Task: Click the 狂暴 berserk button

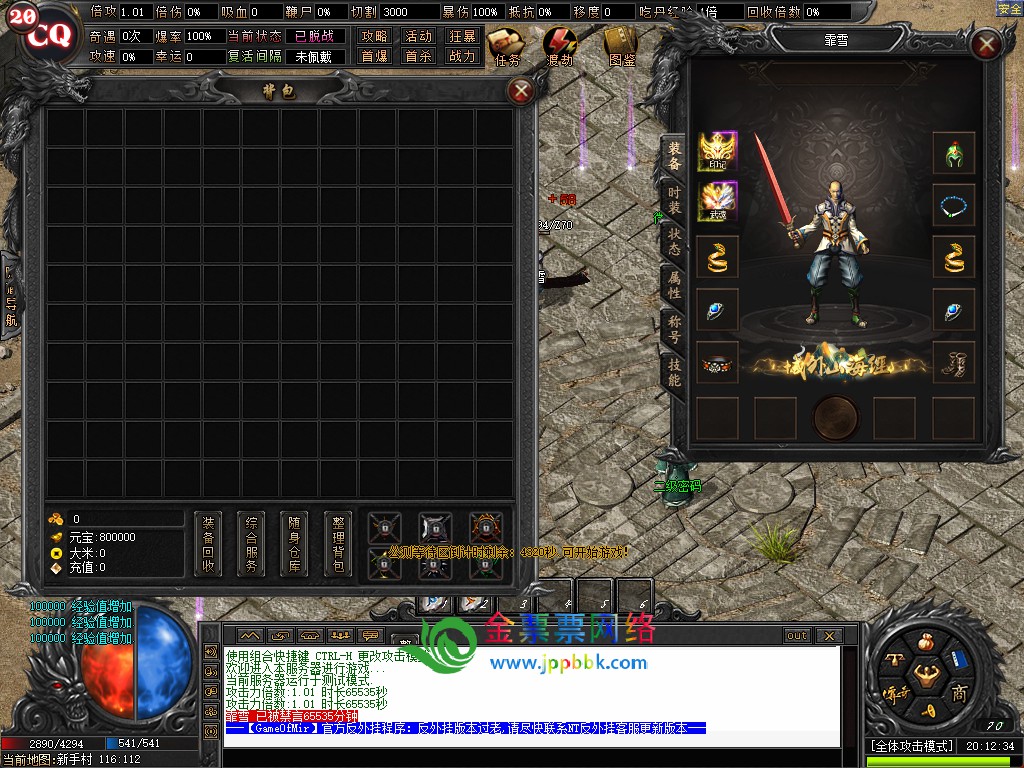Action: (x=462, y=36)
